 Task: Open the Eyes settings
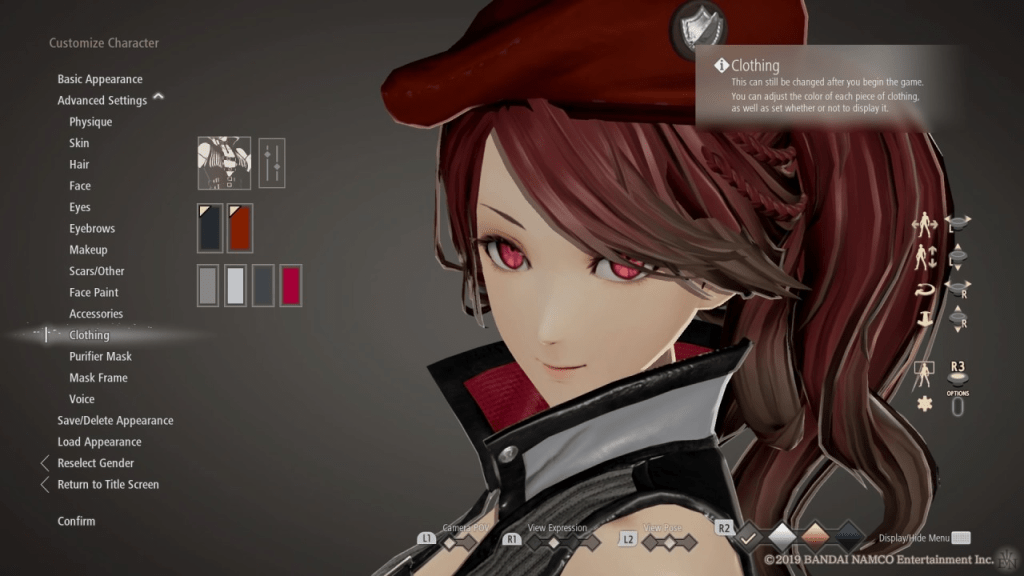point(80,207)
